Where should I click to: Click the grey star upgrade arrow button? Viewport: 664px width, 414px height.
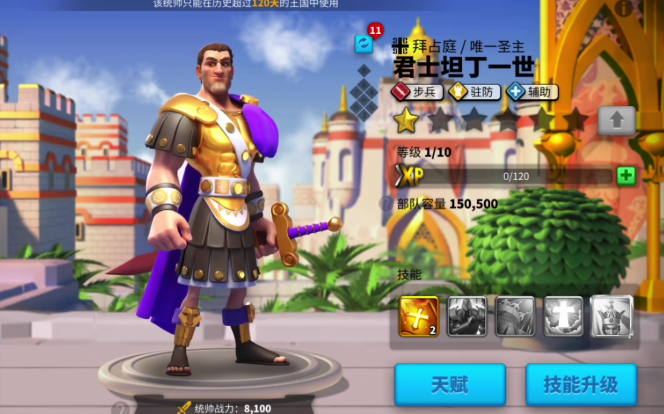(x=617, y=120)
